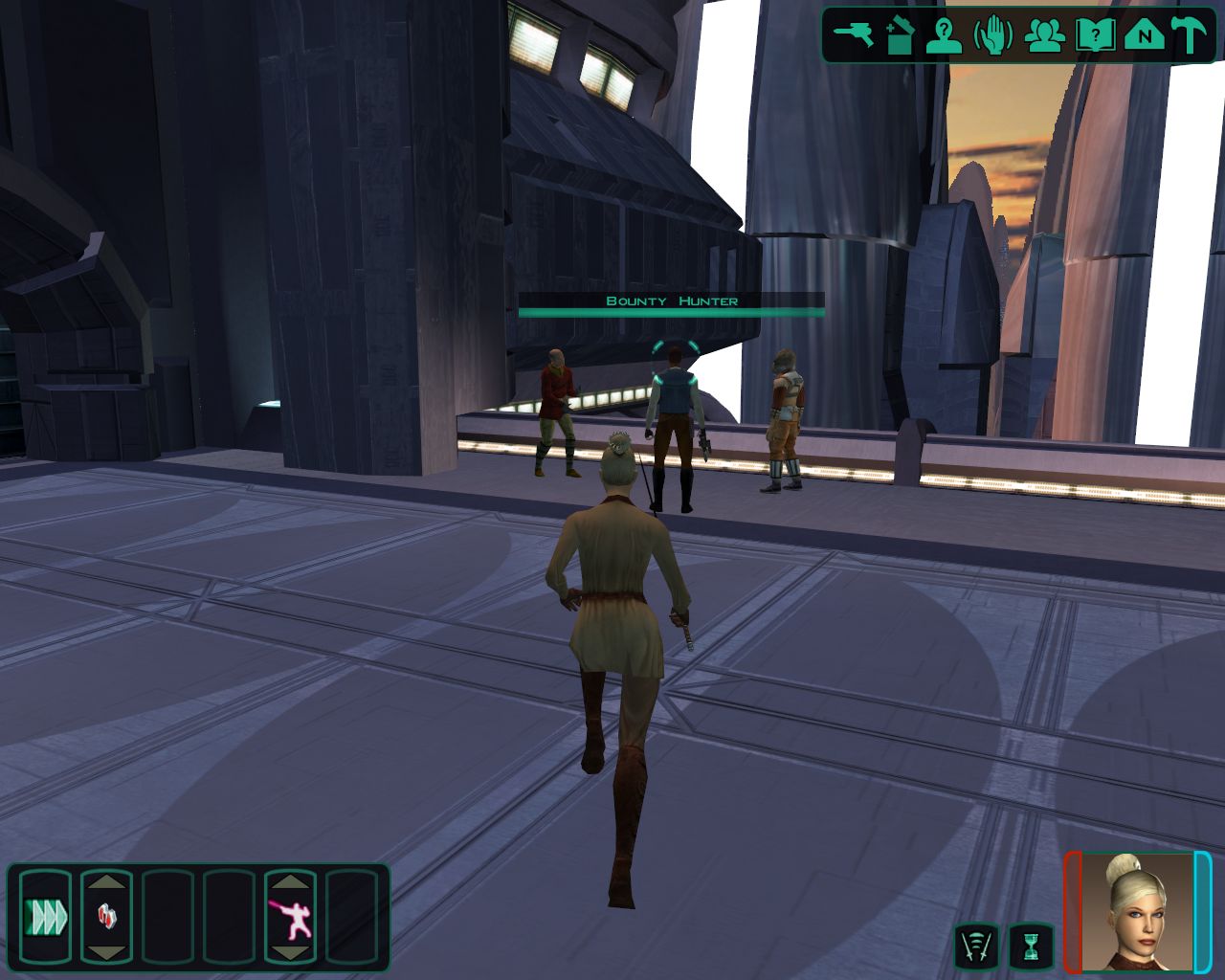Open the map icon marked N
Image resolution: width=1225 pixels, height=980 pixels.
(x=1143, y=35)
